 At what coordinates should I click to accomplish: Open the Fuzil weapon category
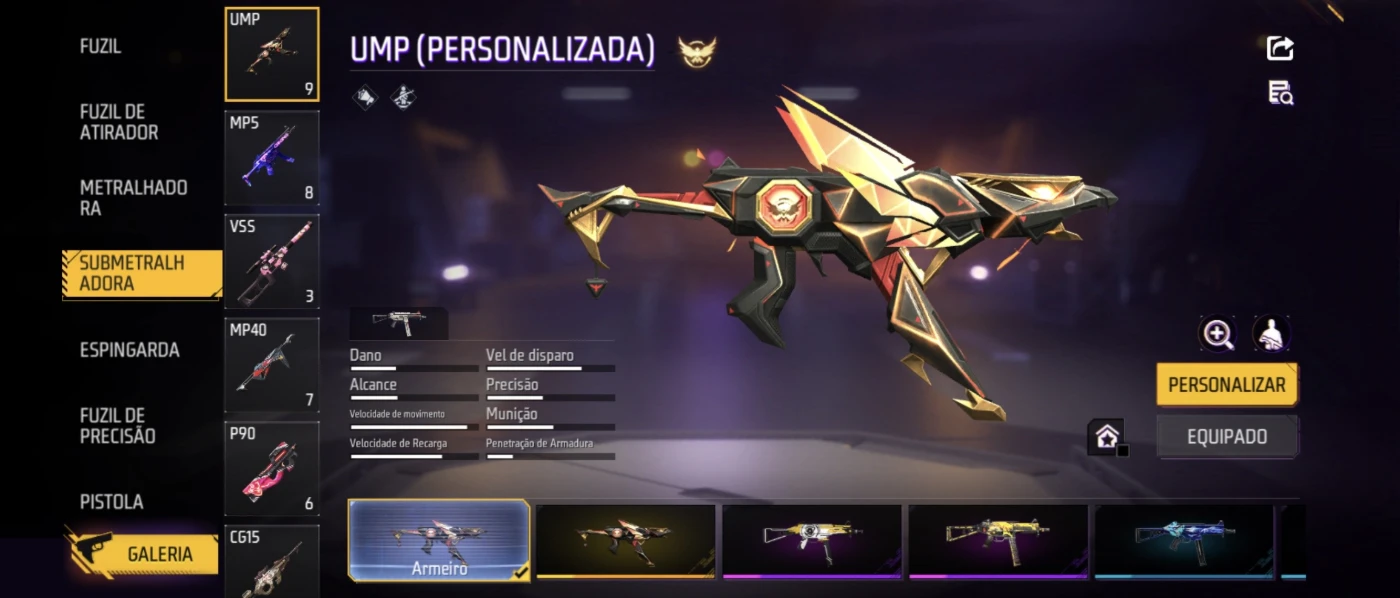100,47
